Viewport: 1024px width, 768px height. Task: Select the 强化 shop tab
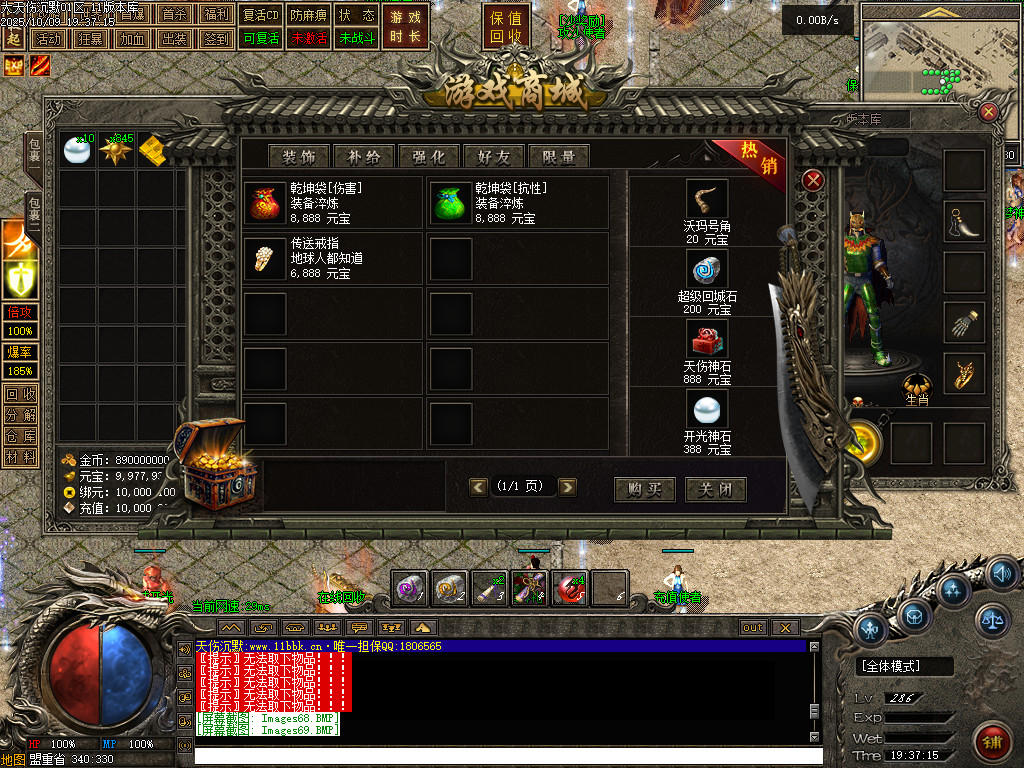(x=429, y=156)
